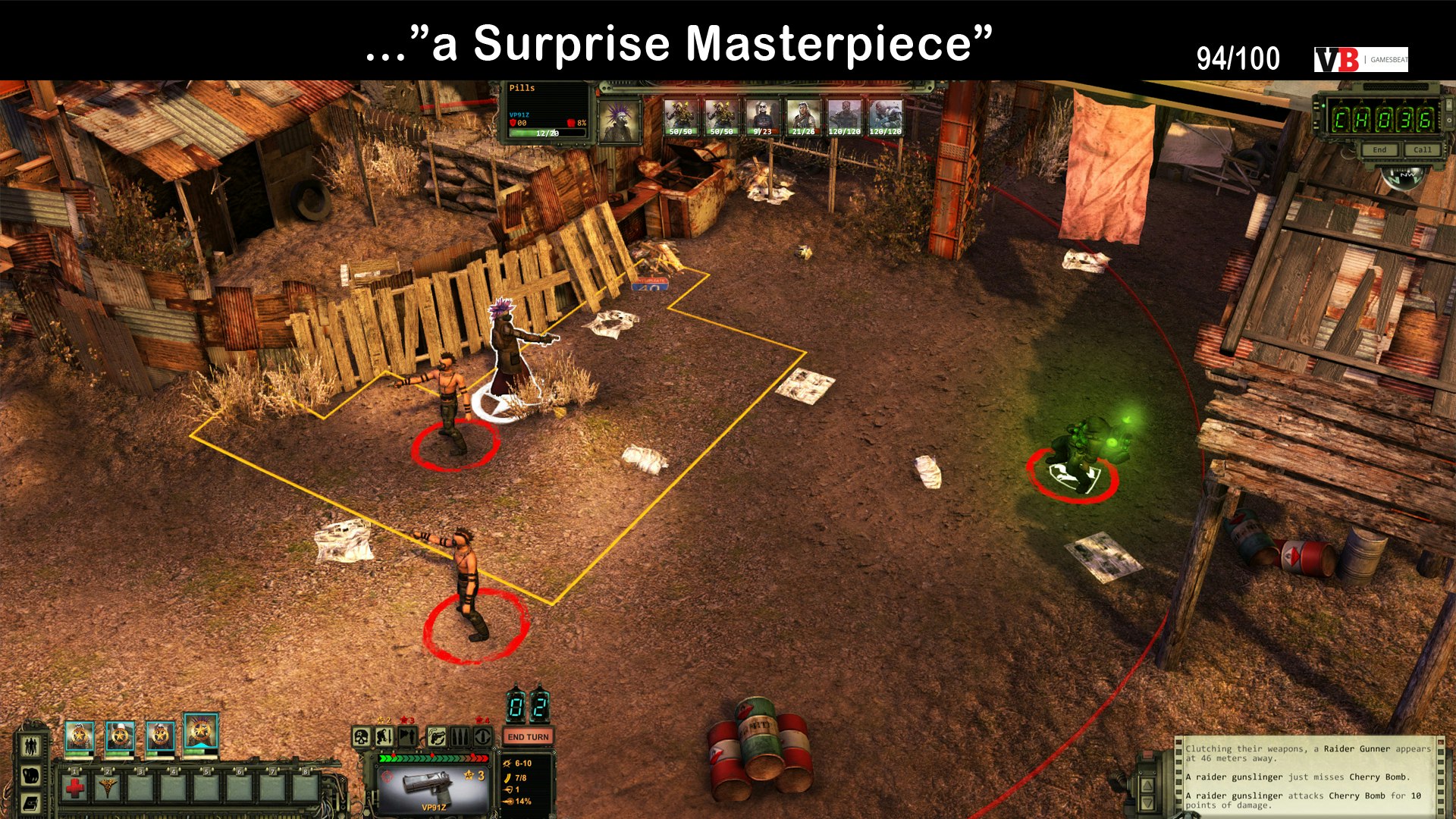Select Pills' portrait at the top left
The width and height of the screenshot is (1456, 819).
coord(620,121)
